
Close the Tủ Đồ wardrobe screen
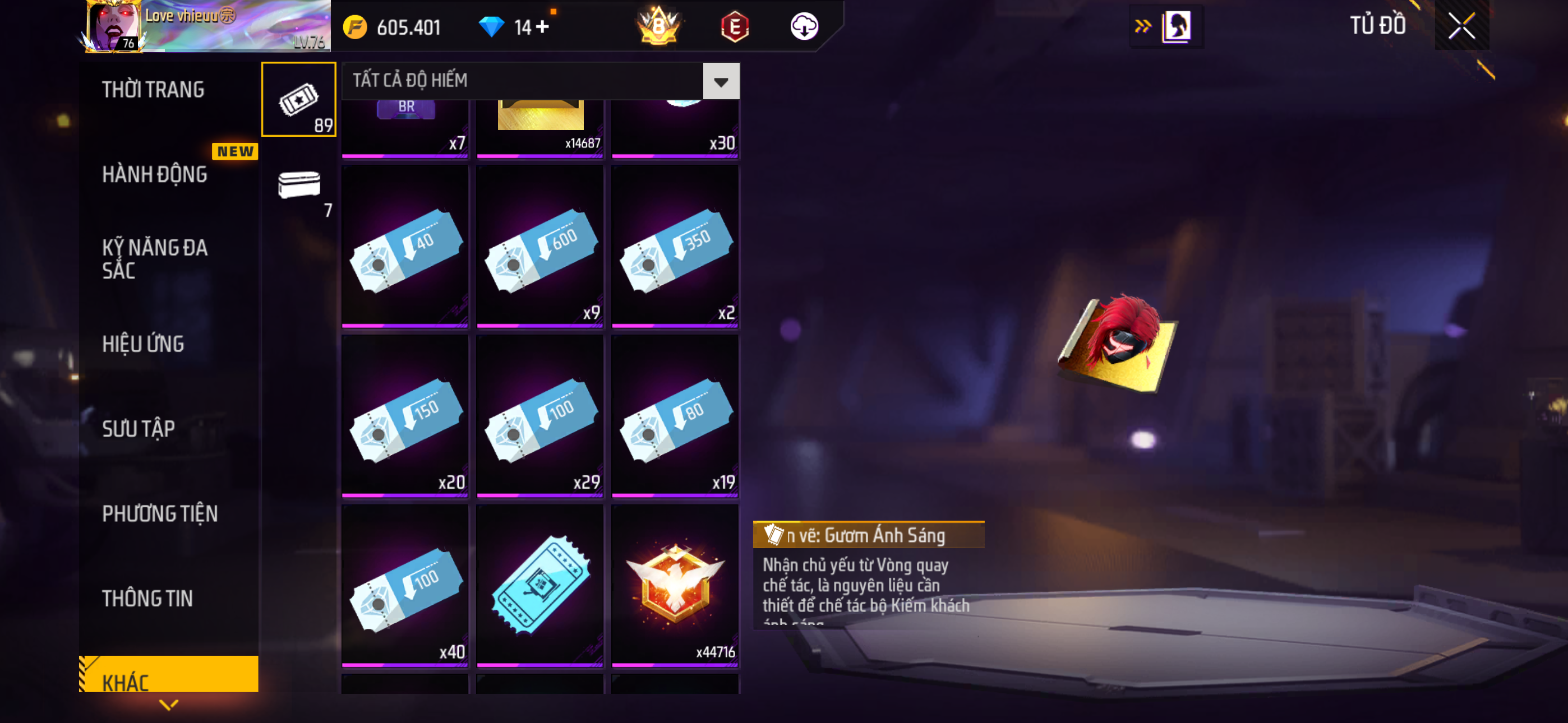point(1461,26)
